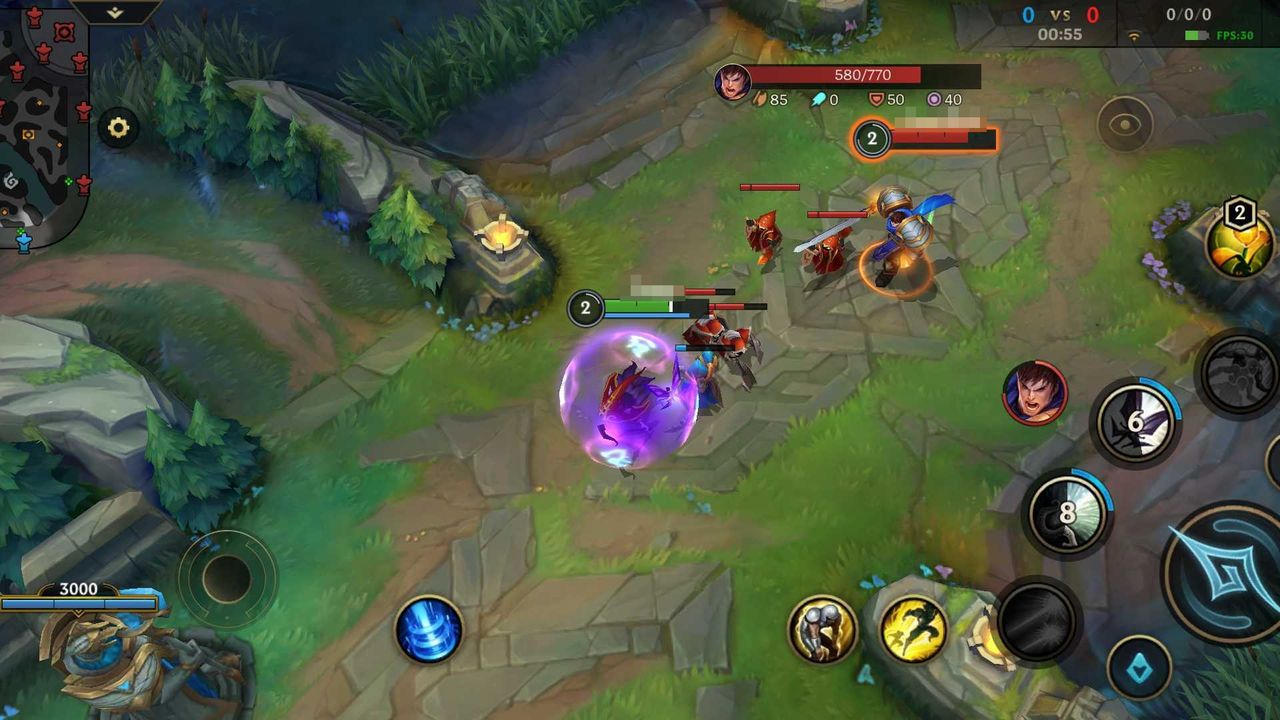Open the gear settings menu
The width and height of the screenshot is (1280, 720).
[118, 128]
